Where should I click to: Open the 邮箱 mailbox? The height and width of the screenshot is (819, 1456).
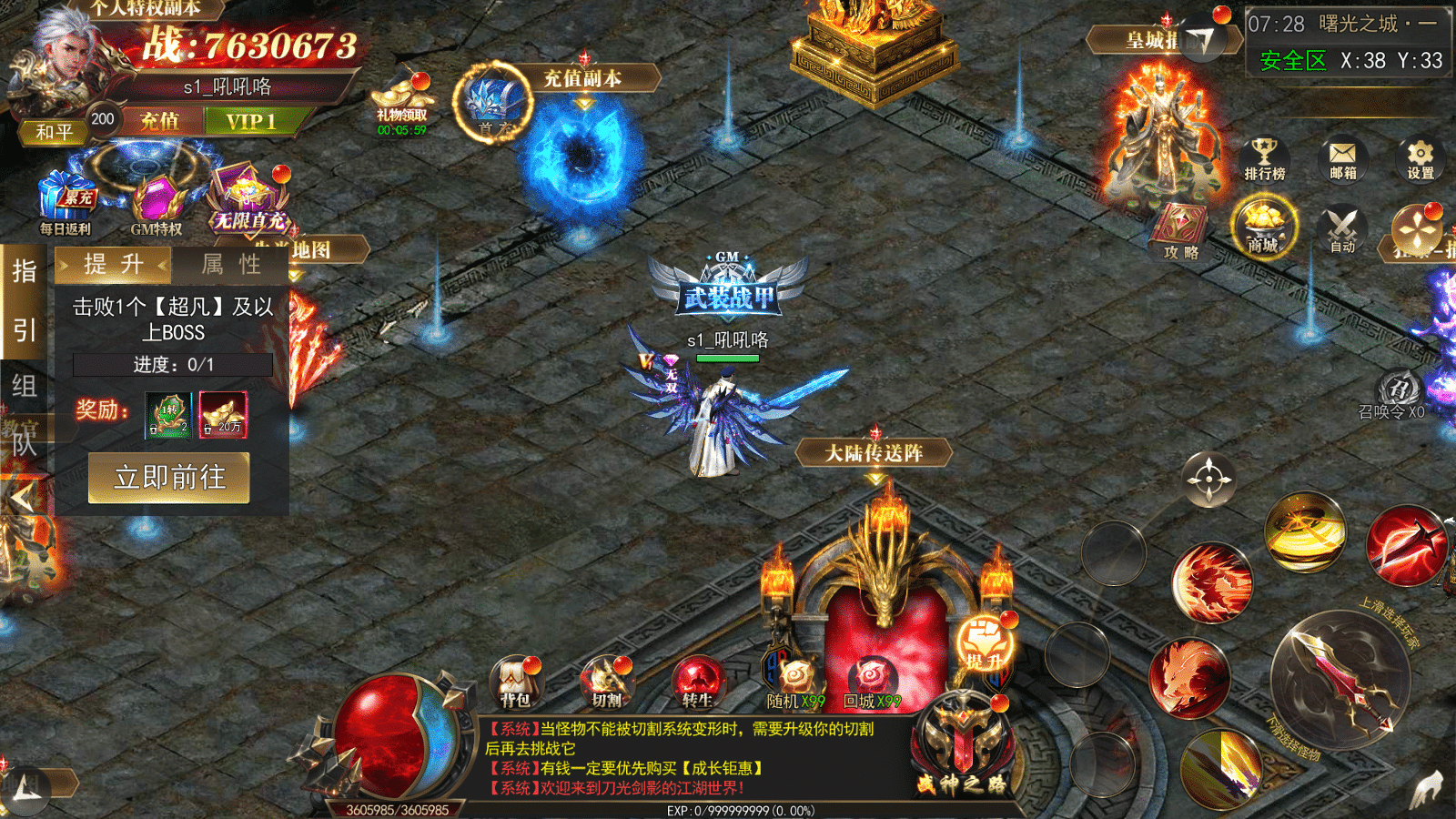(1342, 159)
